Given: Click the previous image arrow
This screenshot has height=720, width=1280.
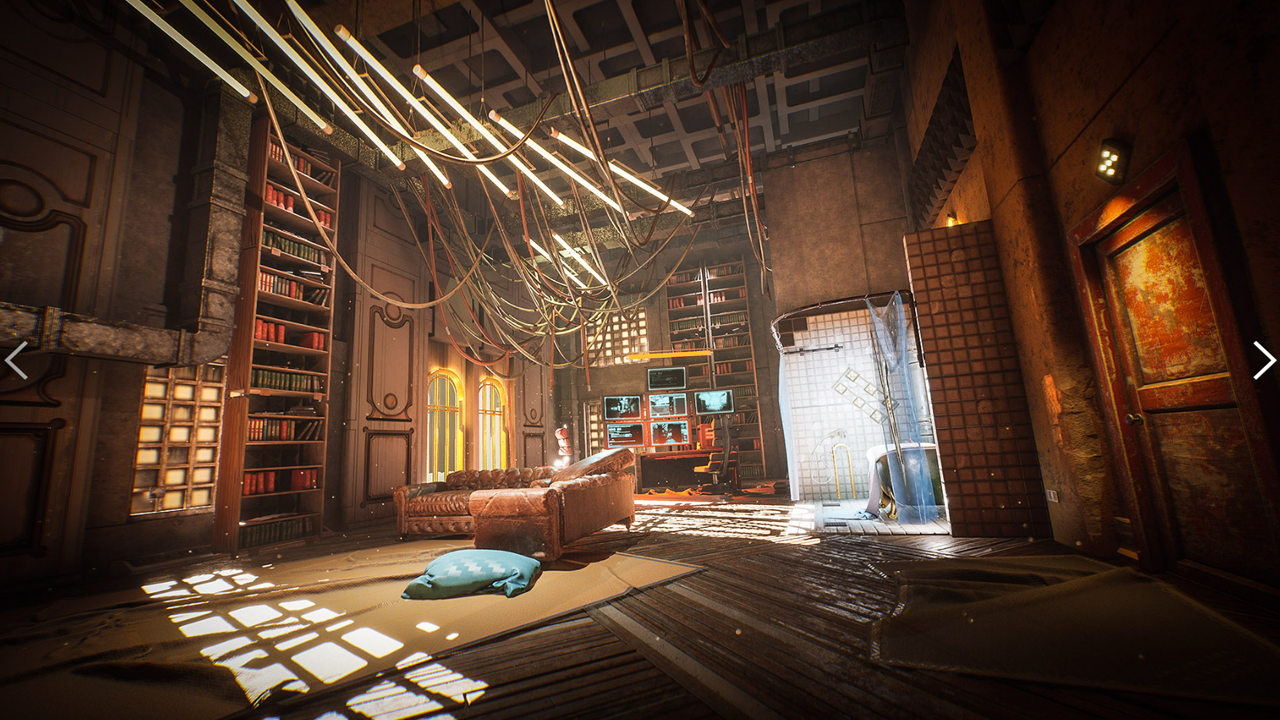Looking at the screenshot, I should 15,360.
